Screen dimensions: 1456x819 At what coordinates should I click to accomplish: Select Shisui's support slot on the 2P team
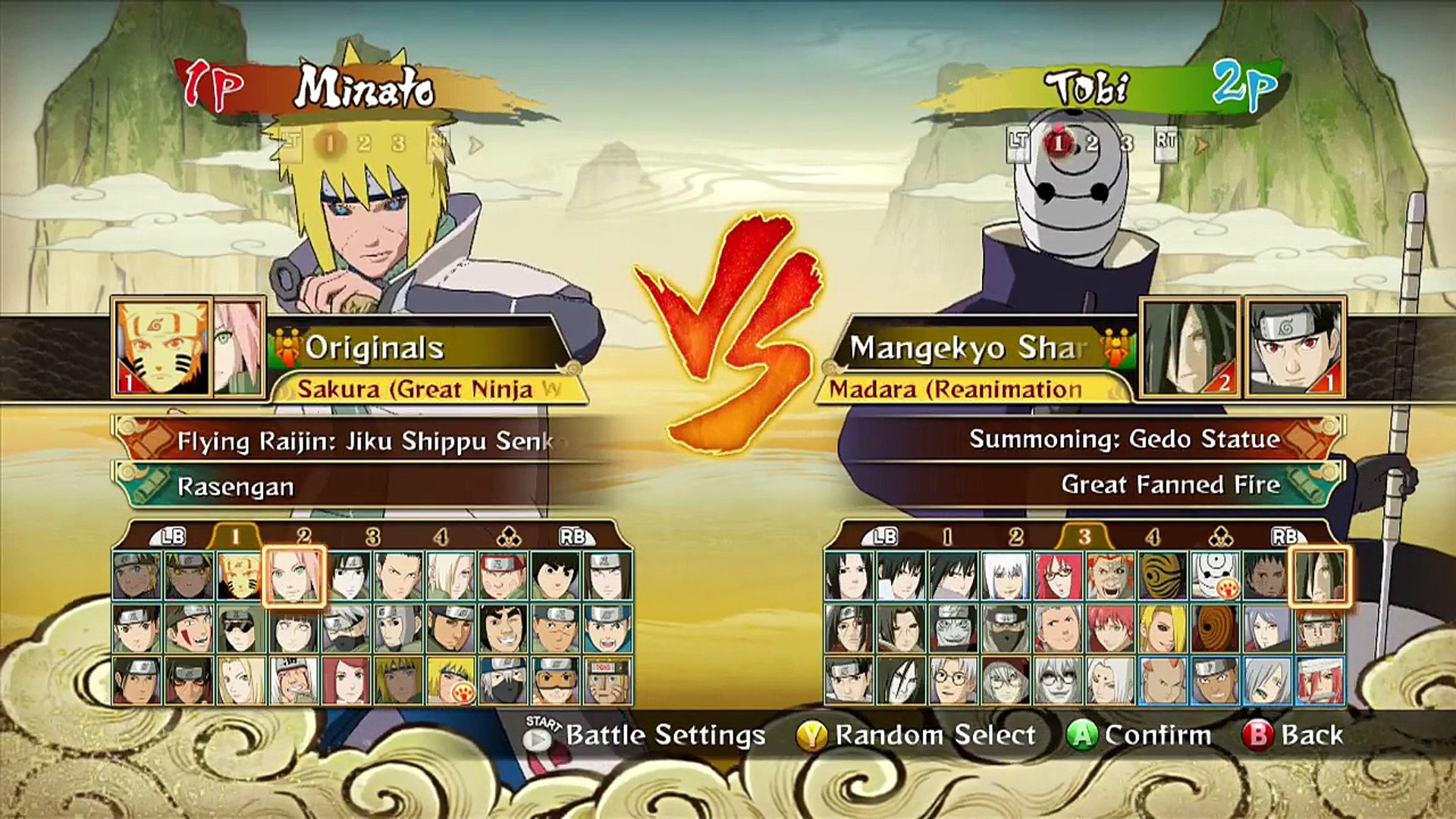pyautogui.click(x=1295, y=347)
